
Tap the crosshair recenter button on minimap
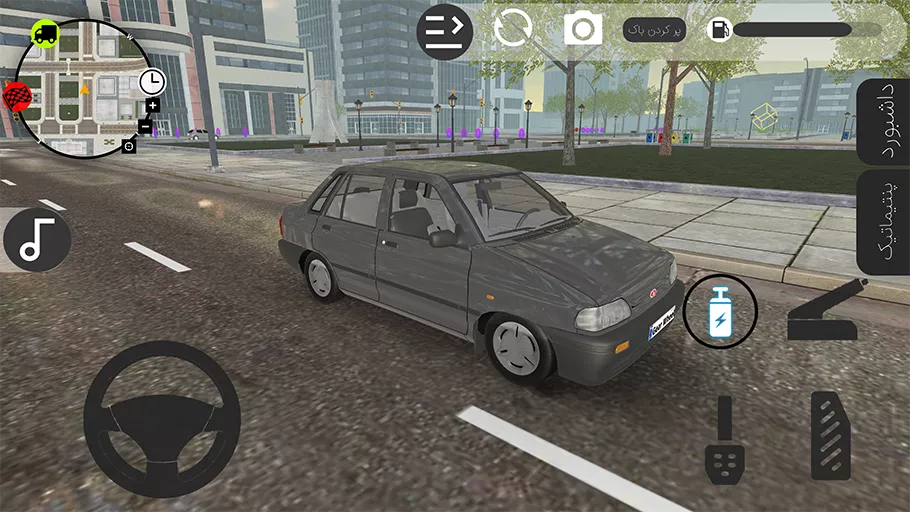129,146
